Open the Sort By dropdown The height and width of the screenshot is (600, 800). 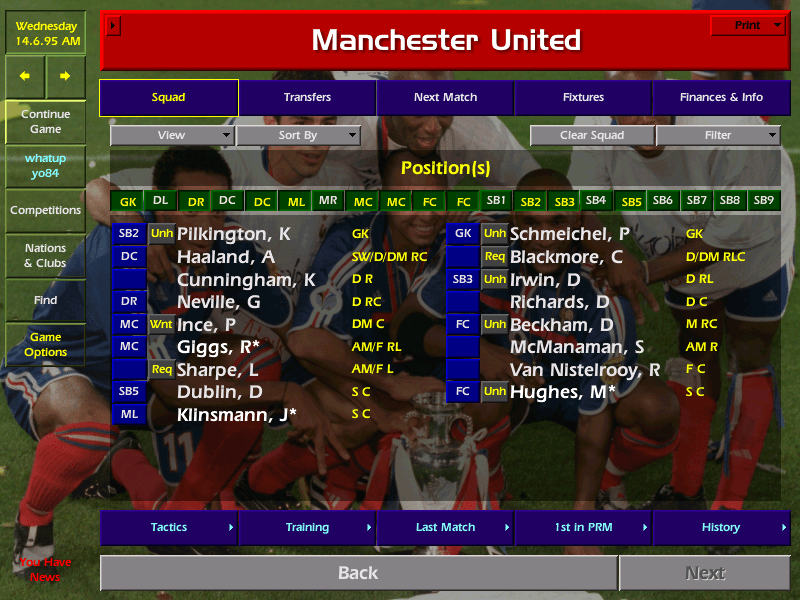(298, 136)
